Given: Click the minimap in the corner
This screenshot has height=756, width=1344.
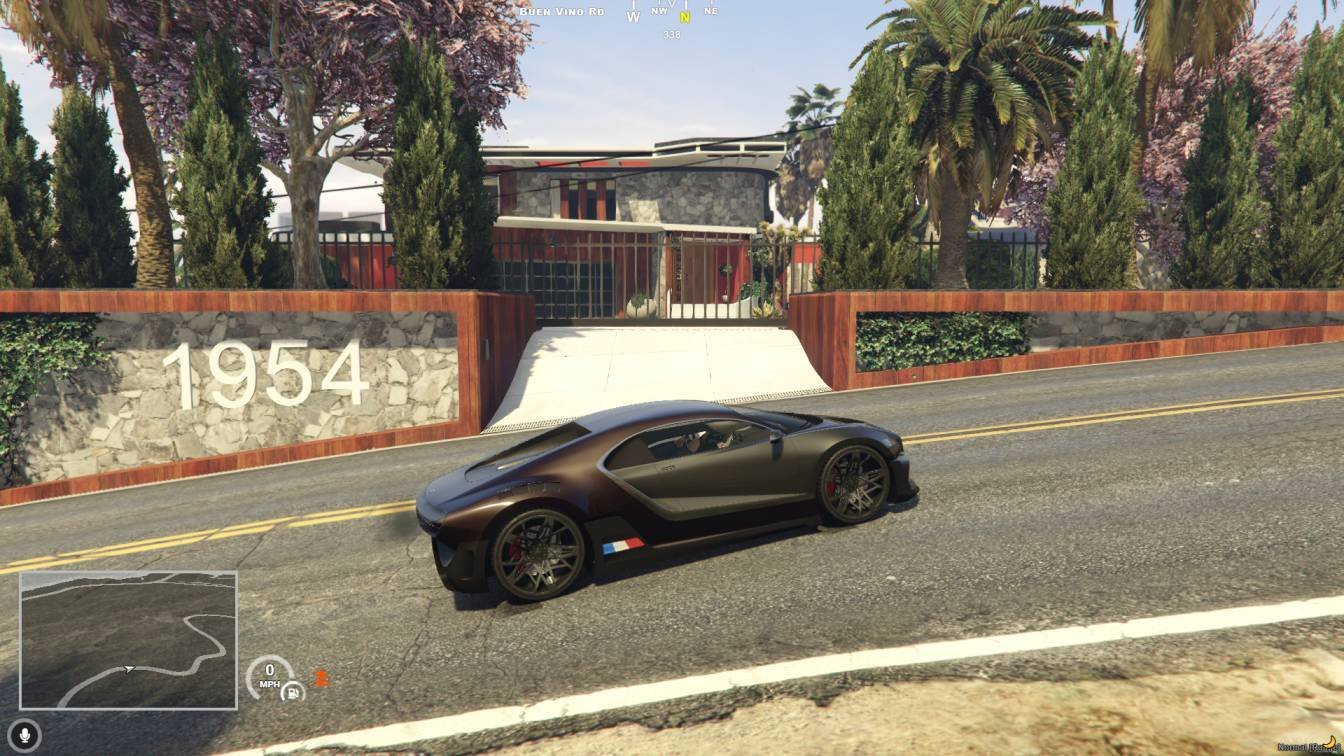Looking at the screenshot, I should coord(128,640).
